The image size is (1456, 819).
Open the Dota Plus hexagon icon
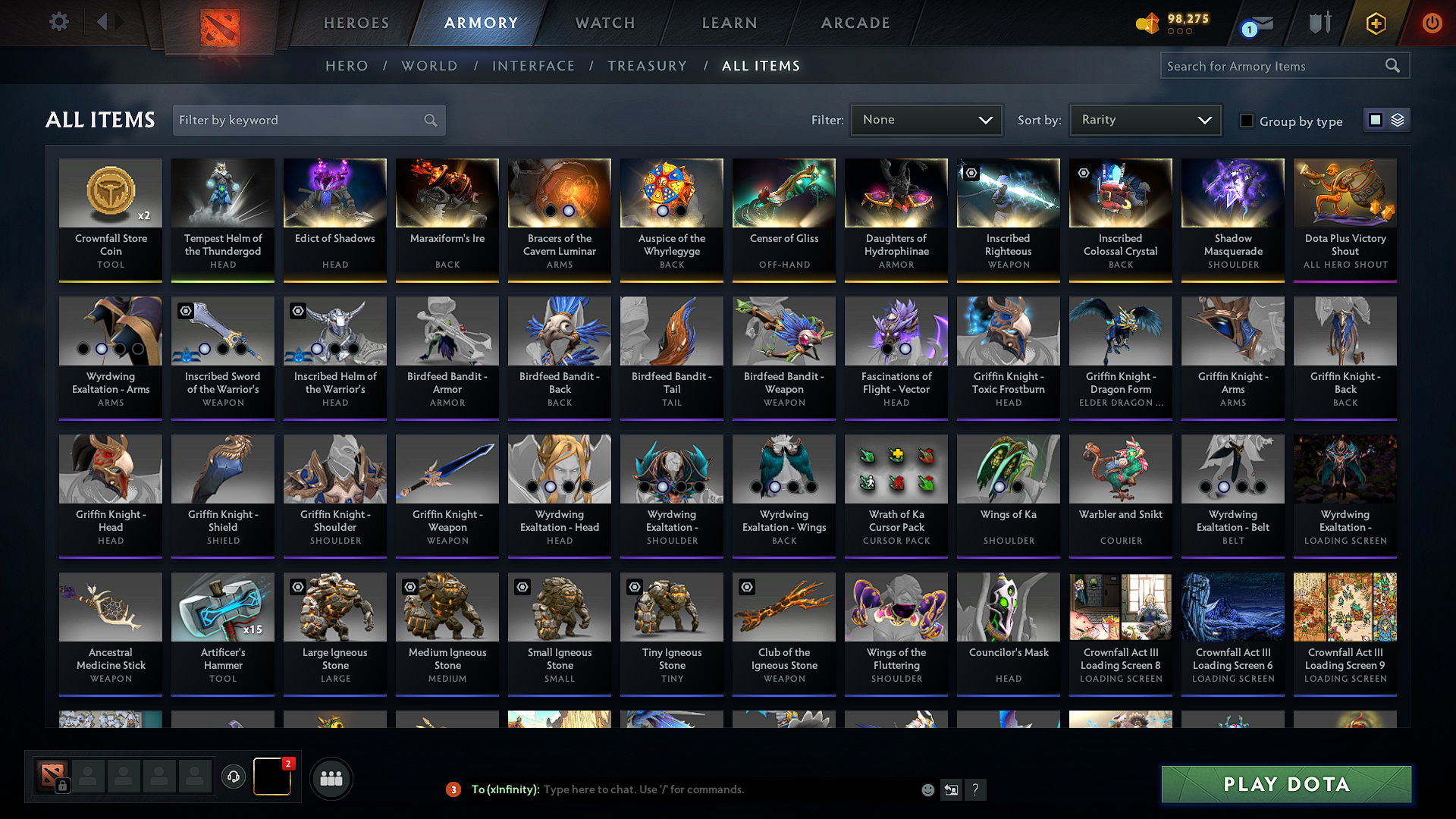tap(1376, 23)
